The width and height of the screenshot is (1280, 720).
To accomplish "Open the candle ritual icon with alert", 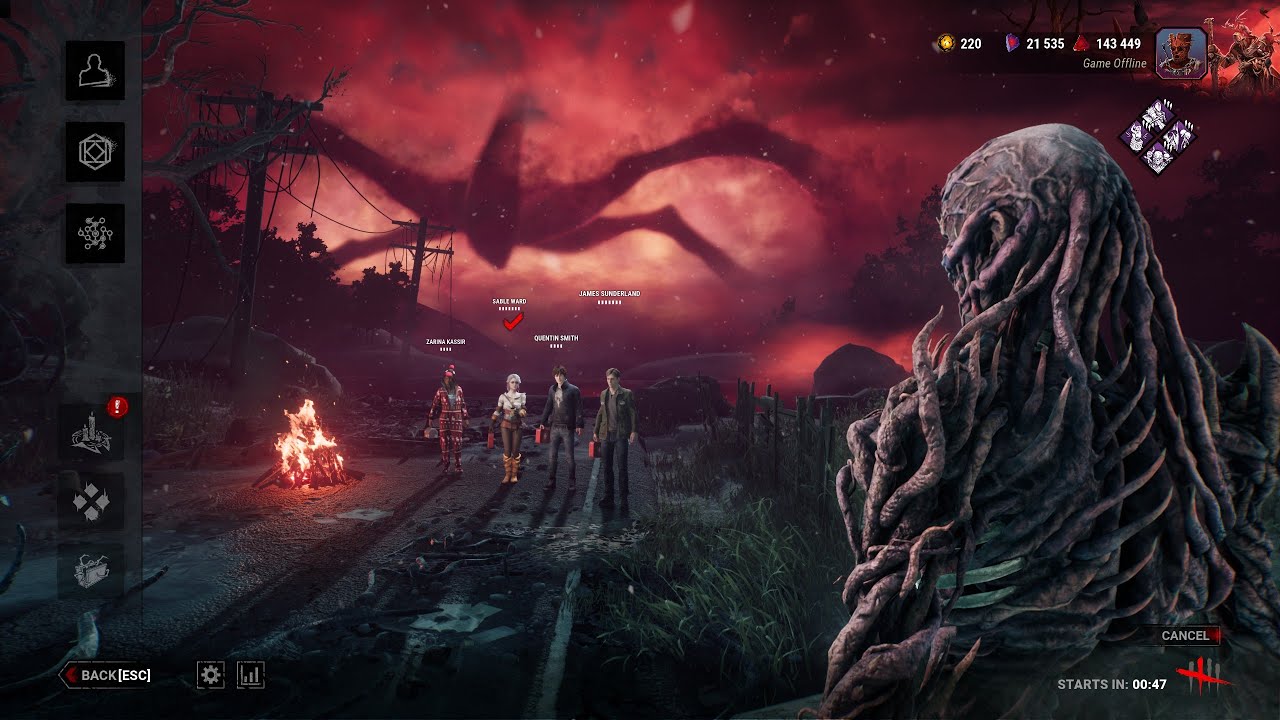I will click(91, 433).
